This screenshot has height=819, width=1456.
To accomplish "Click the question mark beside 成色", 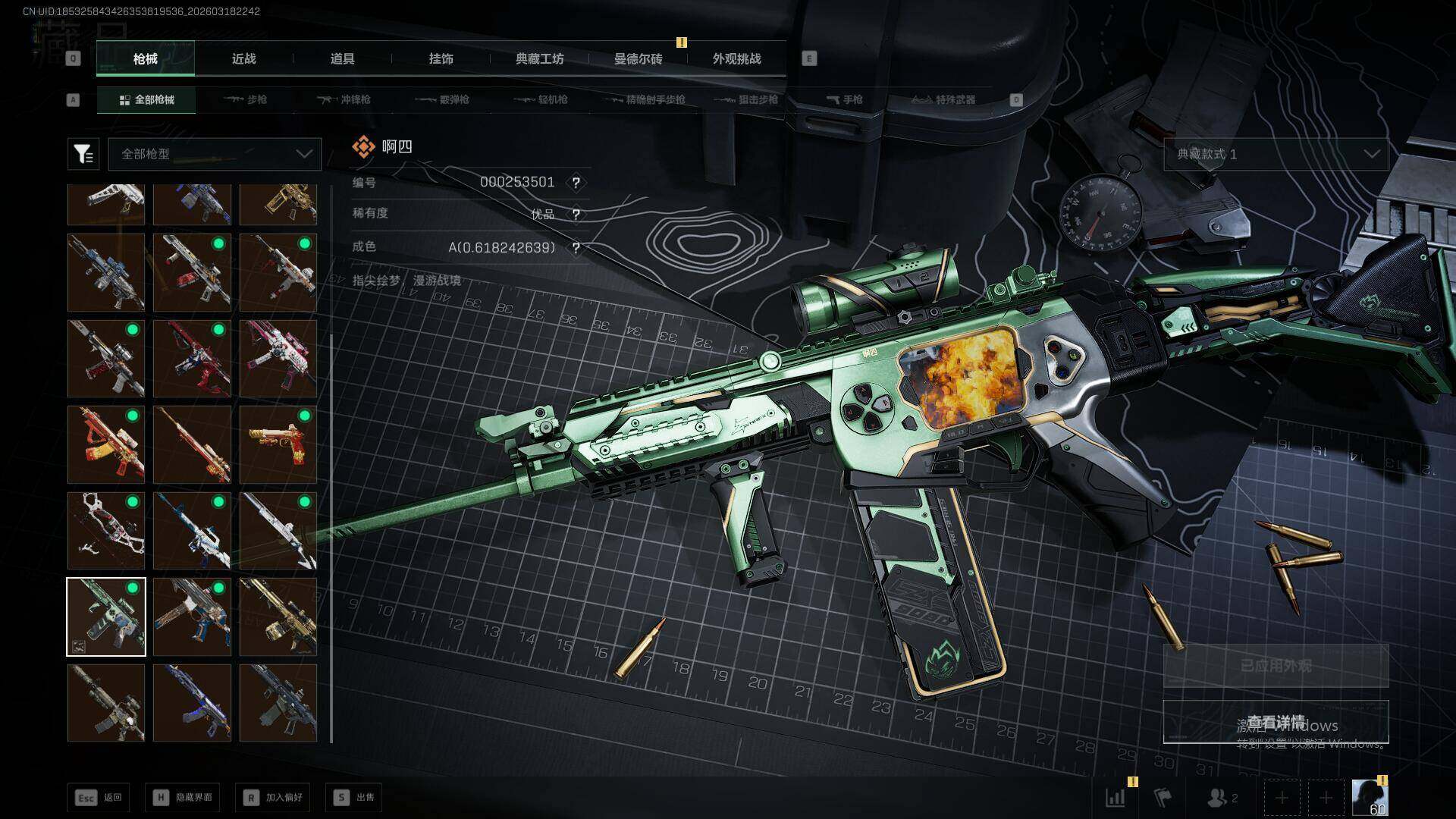I will point(576,248).
